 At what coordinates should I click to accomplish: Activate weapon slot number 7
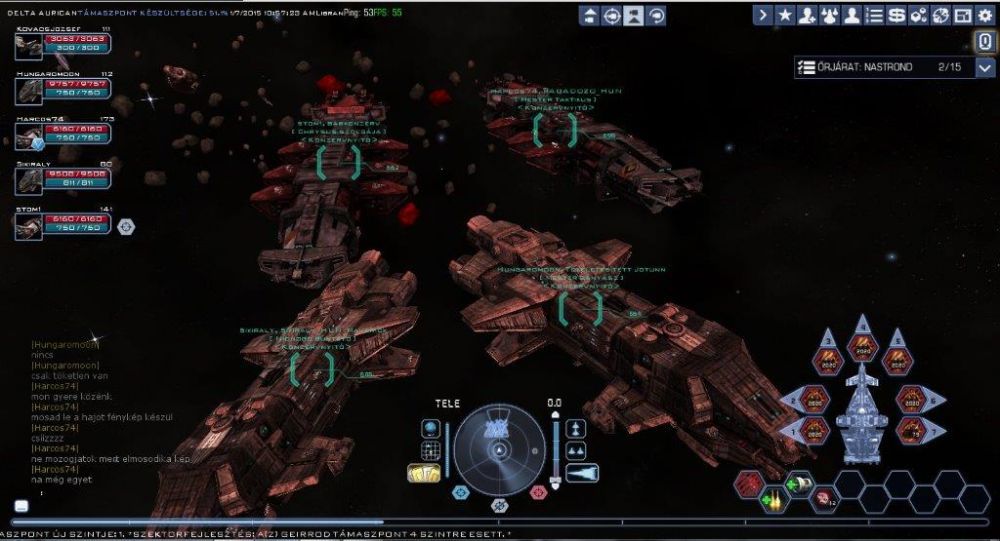click(908, 430)
